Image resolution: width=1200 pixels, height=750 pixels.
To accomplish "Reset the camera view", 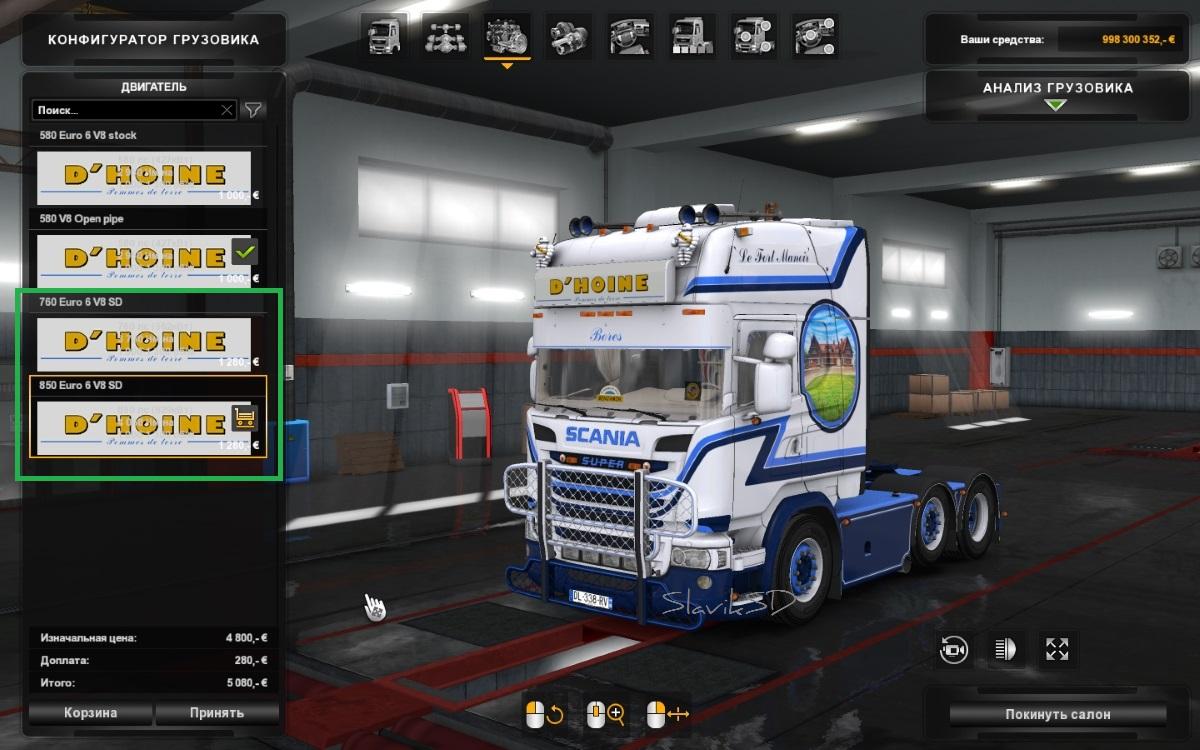I will pyautogui.click(x=954, y=650).
